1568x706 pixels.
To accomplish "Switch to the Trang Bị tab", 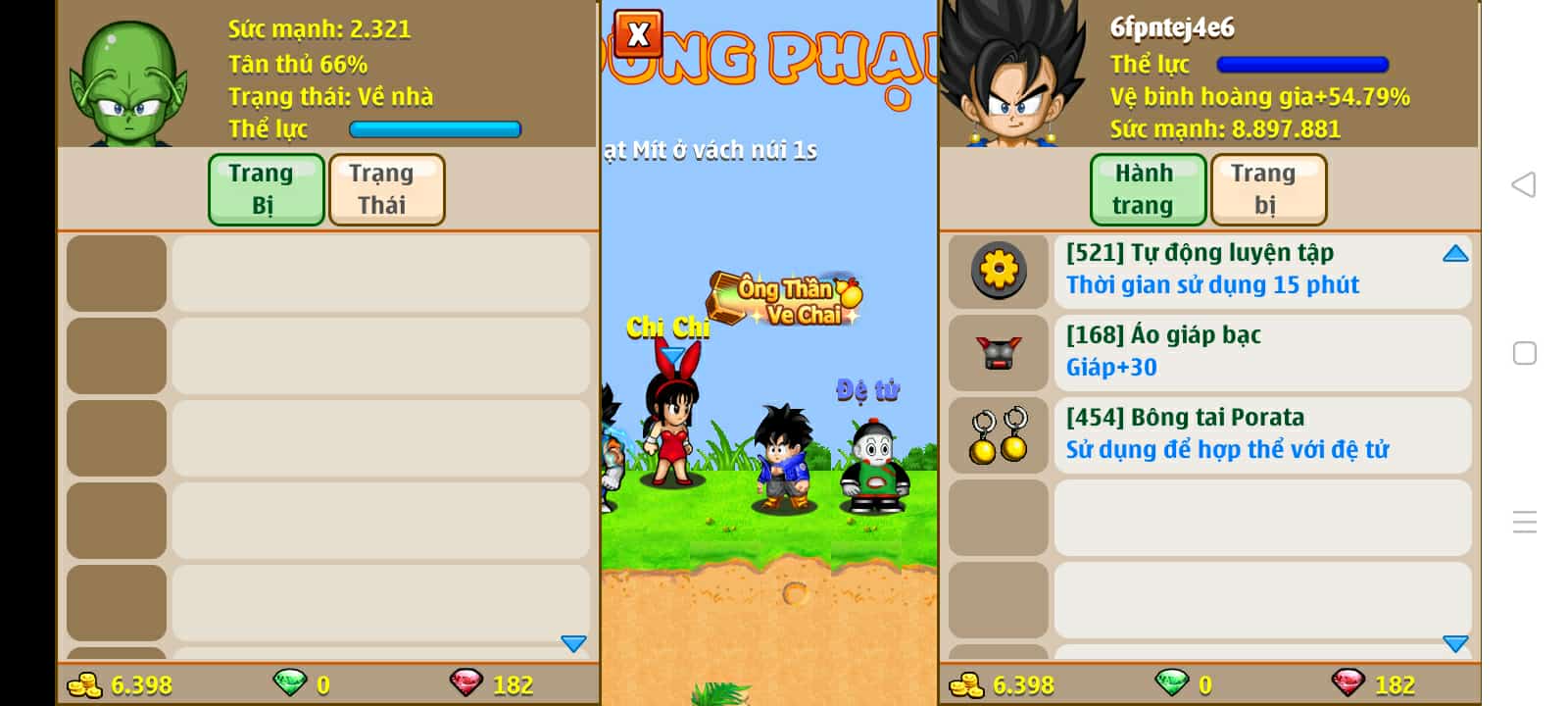I will 266,189.
